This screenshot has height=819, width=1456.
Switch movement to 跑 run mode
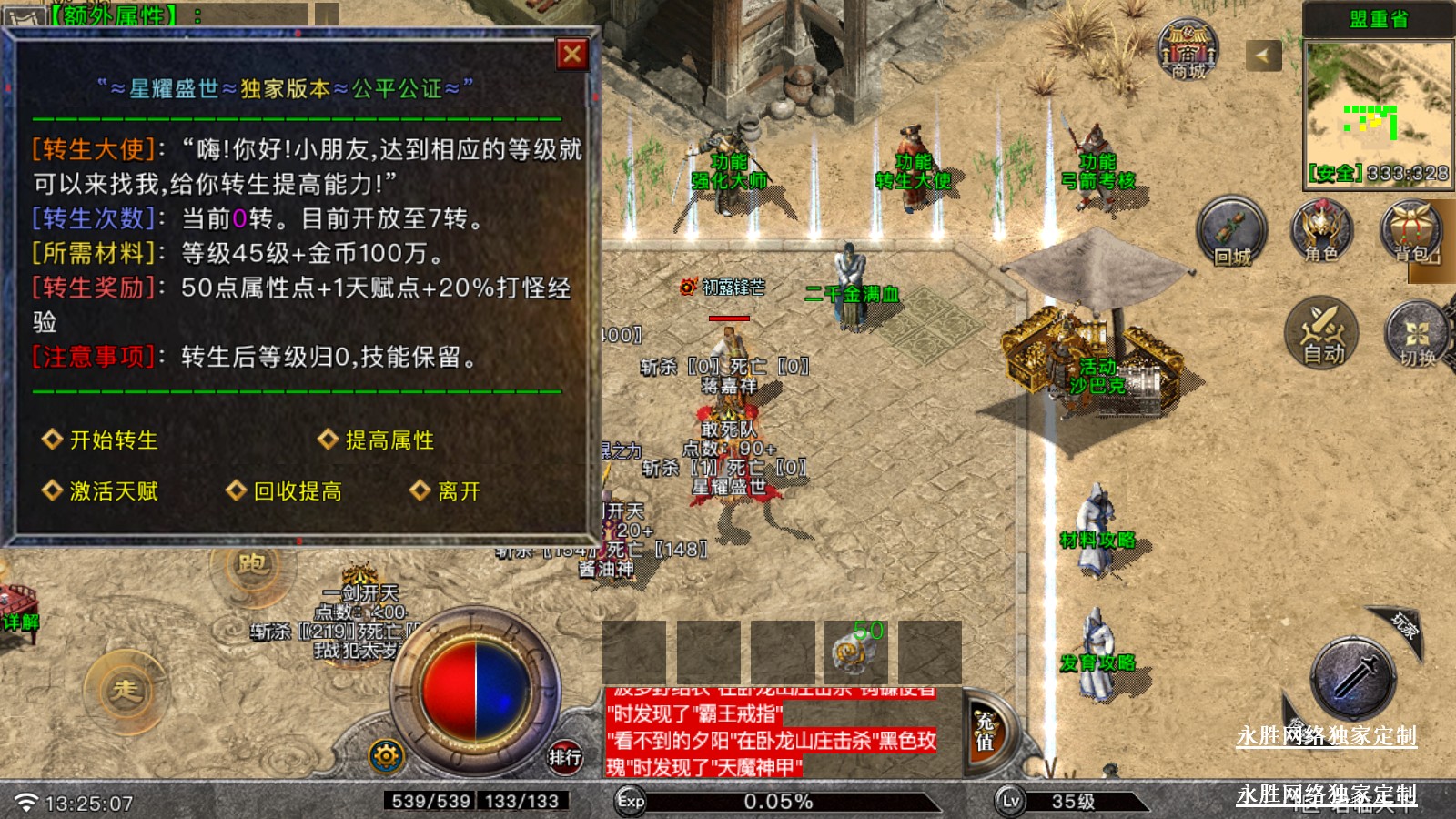(x=251, y=565)
